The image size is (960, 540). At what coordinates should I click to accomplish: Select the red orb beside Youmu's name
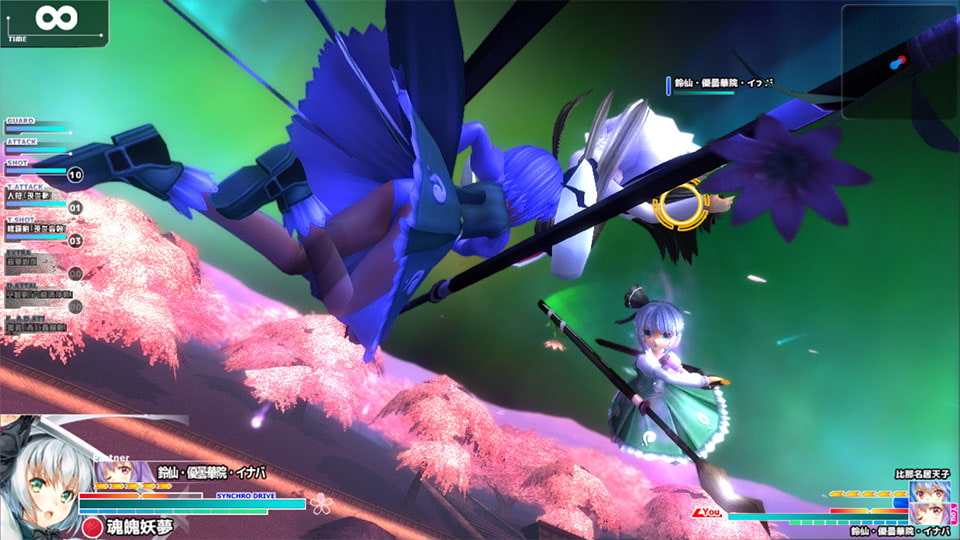tap(93, 526)
